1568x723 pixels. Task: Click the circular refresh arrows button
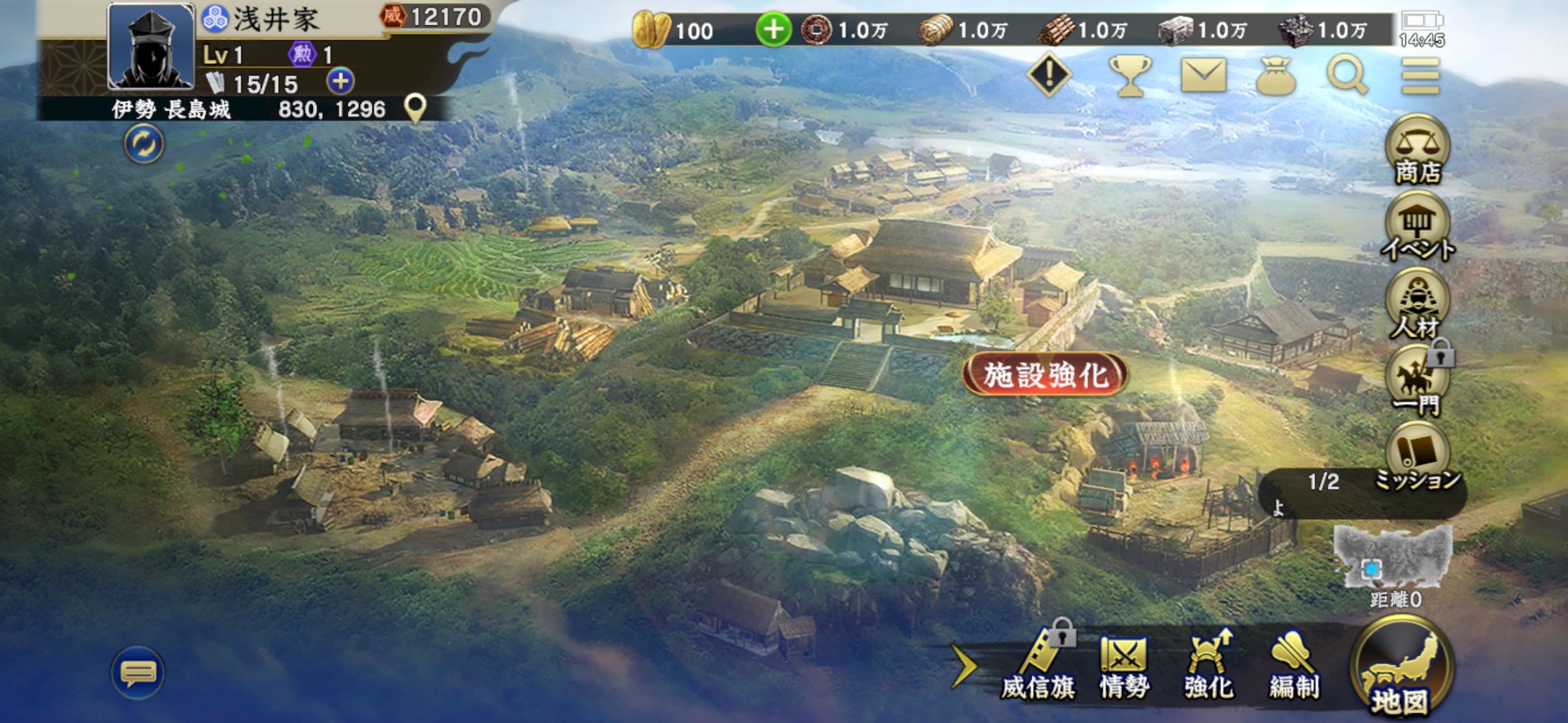[144, 144]
